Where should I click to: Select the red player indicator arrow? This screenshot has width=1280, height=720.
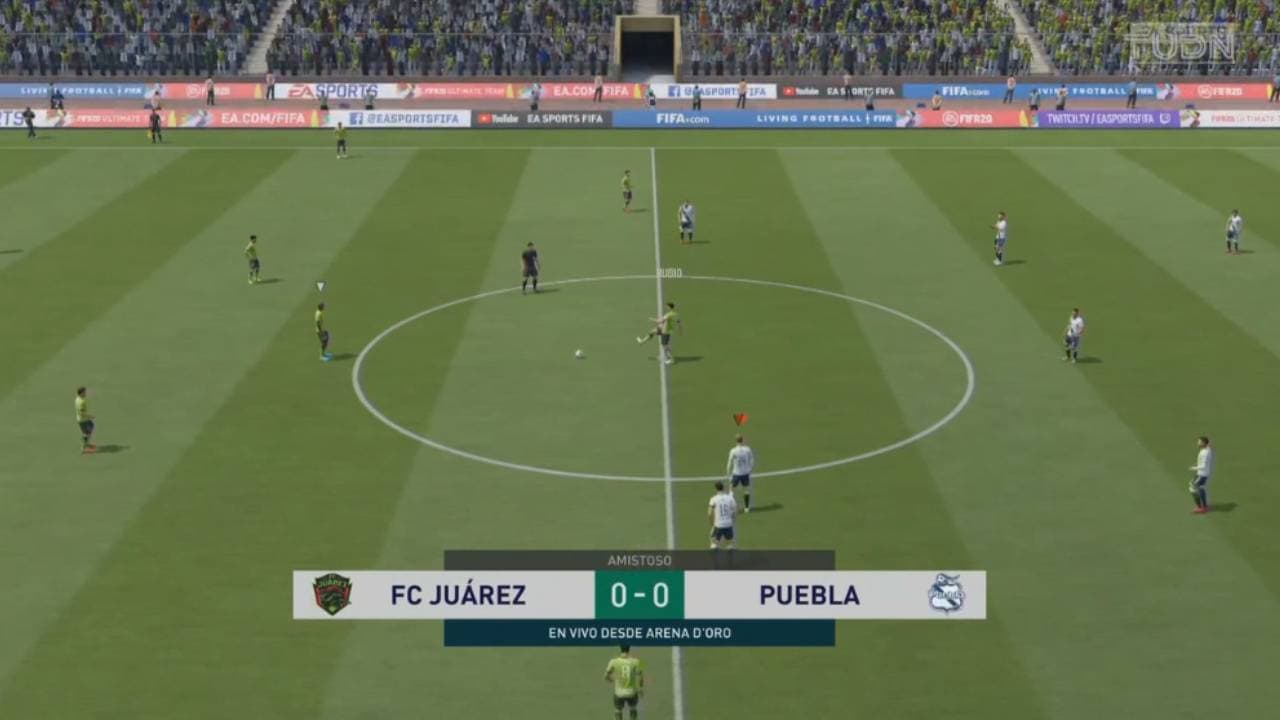738,417
